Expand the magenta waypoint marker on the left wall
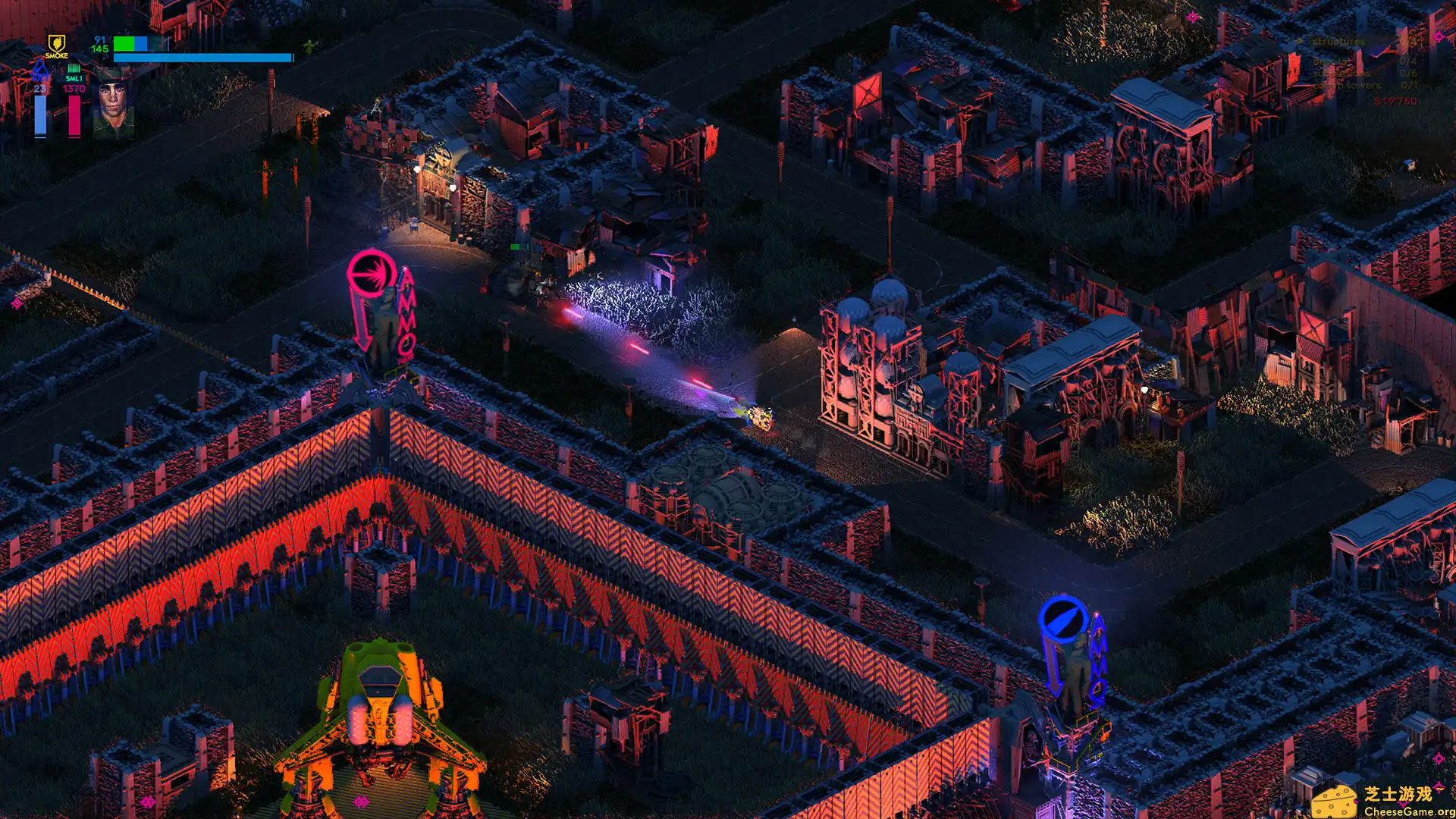Viewport: 1456px width, 819px height. (16, 303)
